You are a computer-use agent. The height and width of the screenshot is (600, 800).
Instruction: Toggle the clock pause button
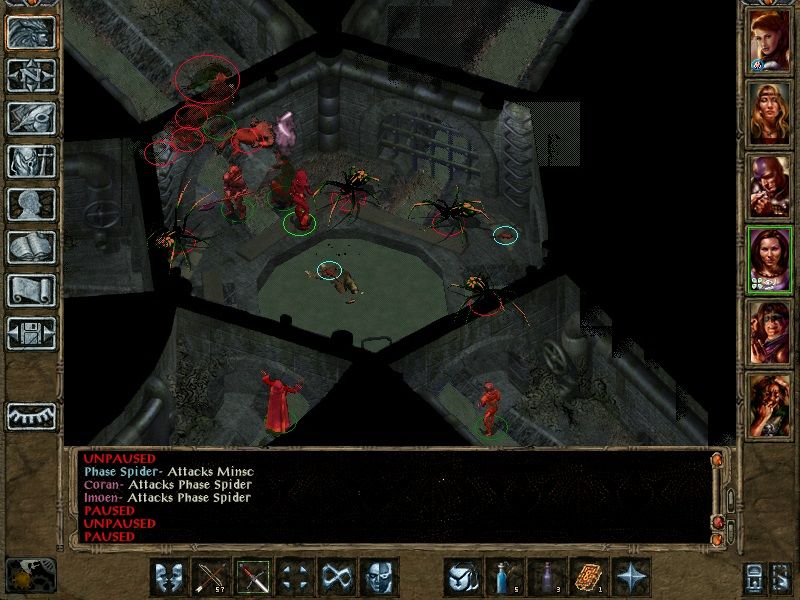click(x=29, y=574)
